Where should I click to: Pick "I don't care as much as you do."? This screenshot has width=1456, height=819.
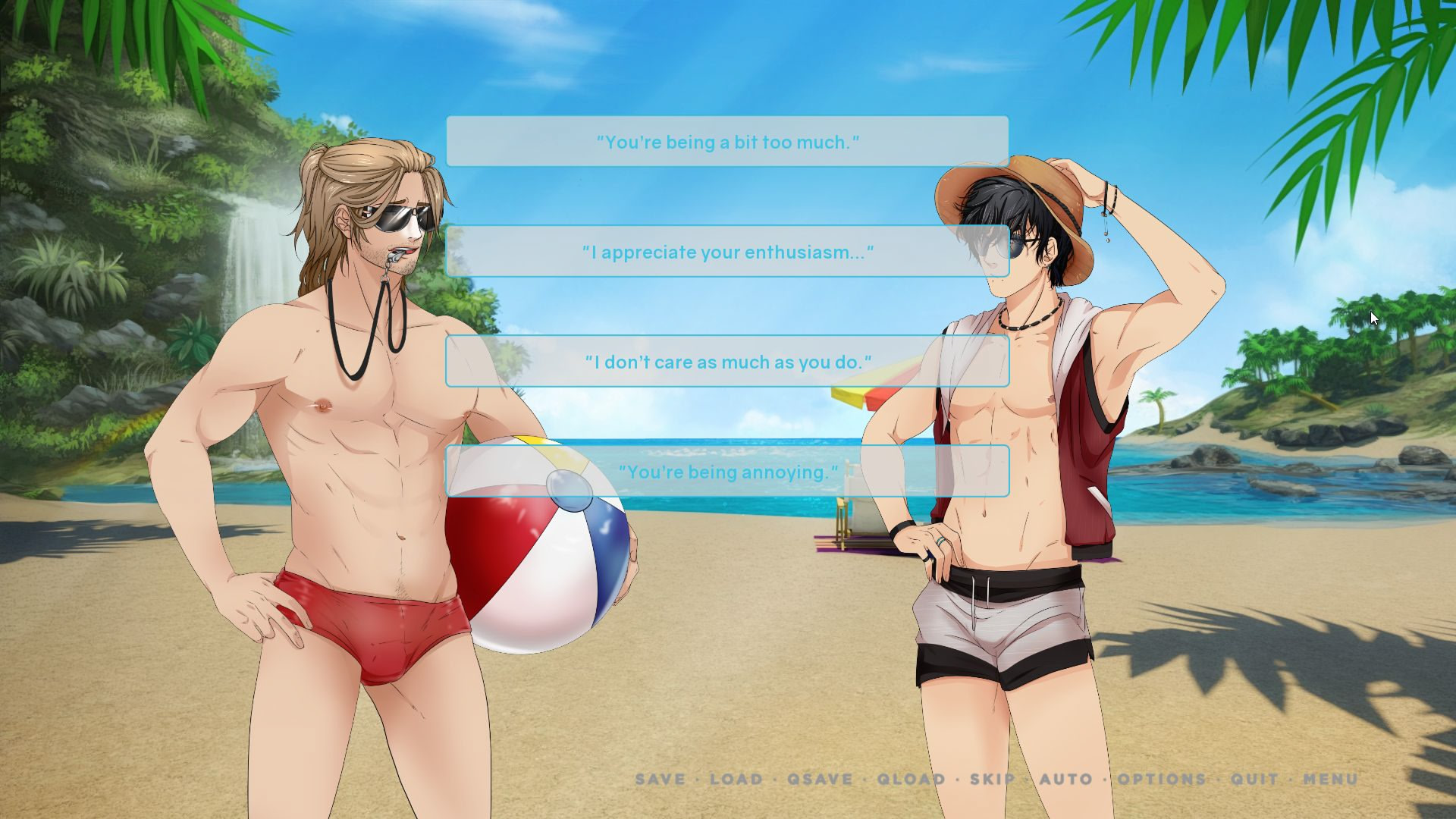(x=726, y=362)
